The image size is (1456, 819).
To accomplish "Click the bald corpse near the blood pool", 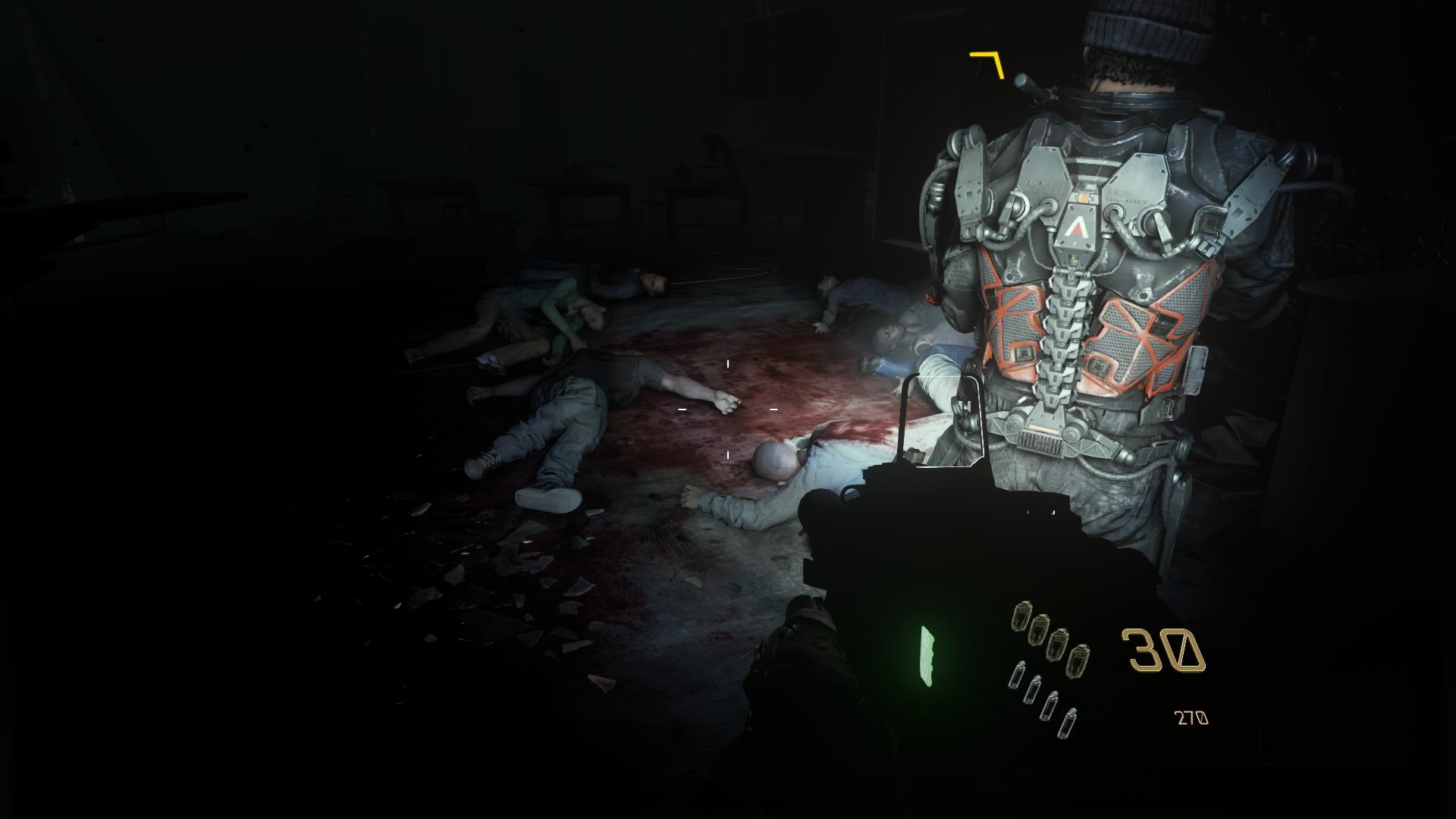I will pos(775,460).
